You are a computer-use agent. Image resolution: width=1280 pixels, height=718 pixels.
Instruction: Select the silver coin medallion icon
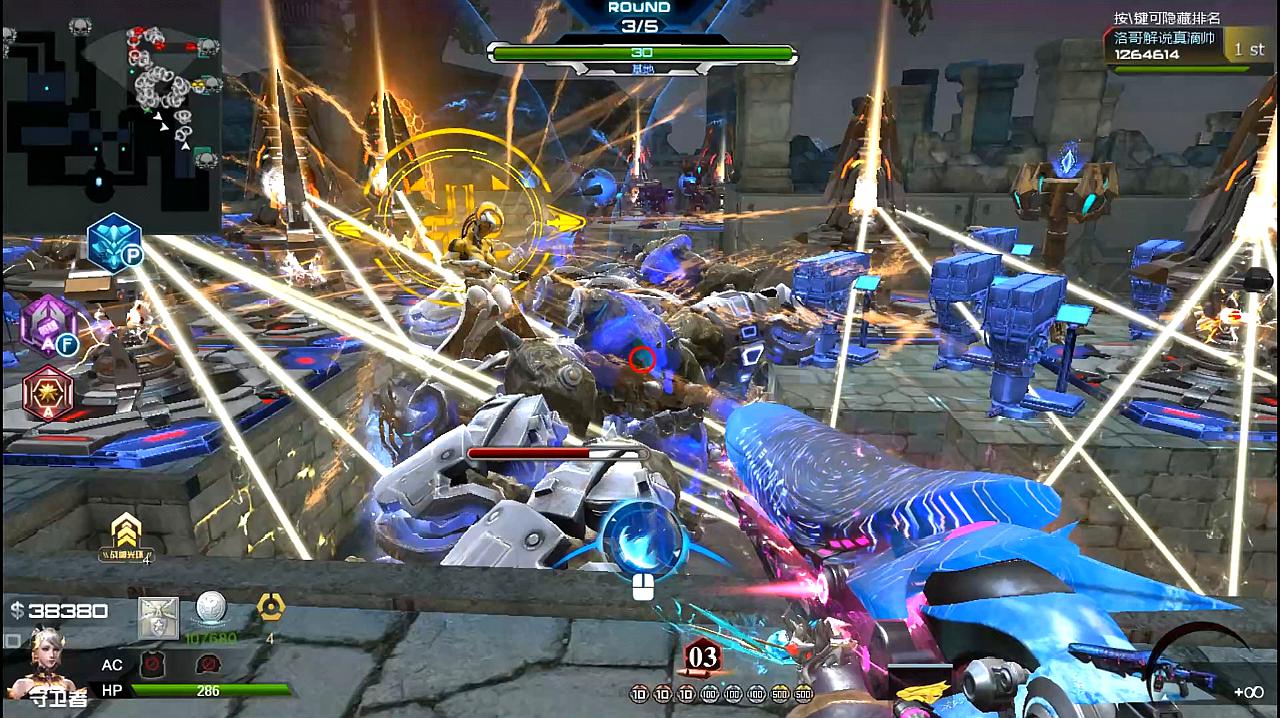[x=211, y=609]
